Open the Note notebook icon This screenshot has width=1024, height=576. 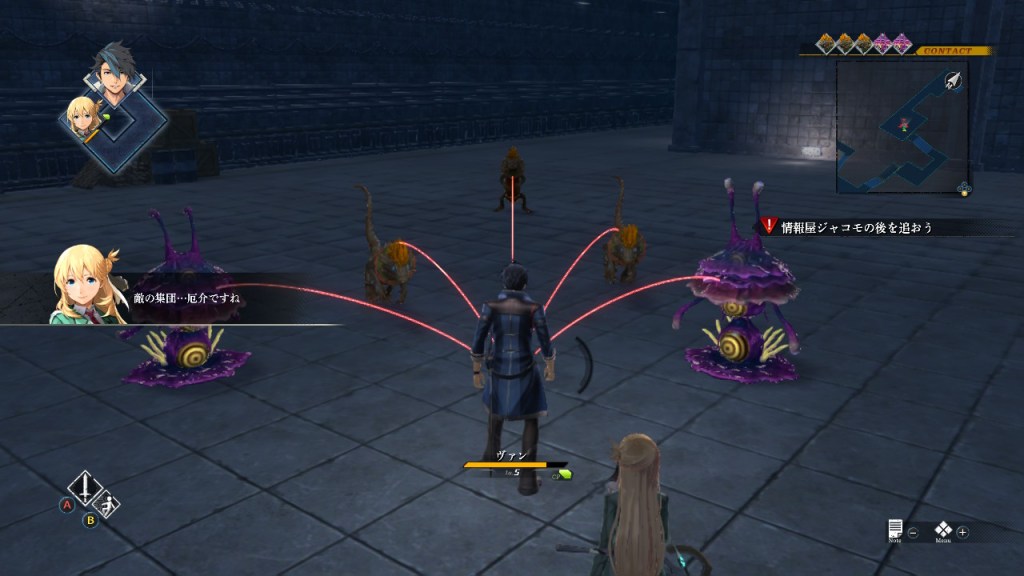(895, 529)
